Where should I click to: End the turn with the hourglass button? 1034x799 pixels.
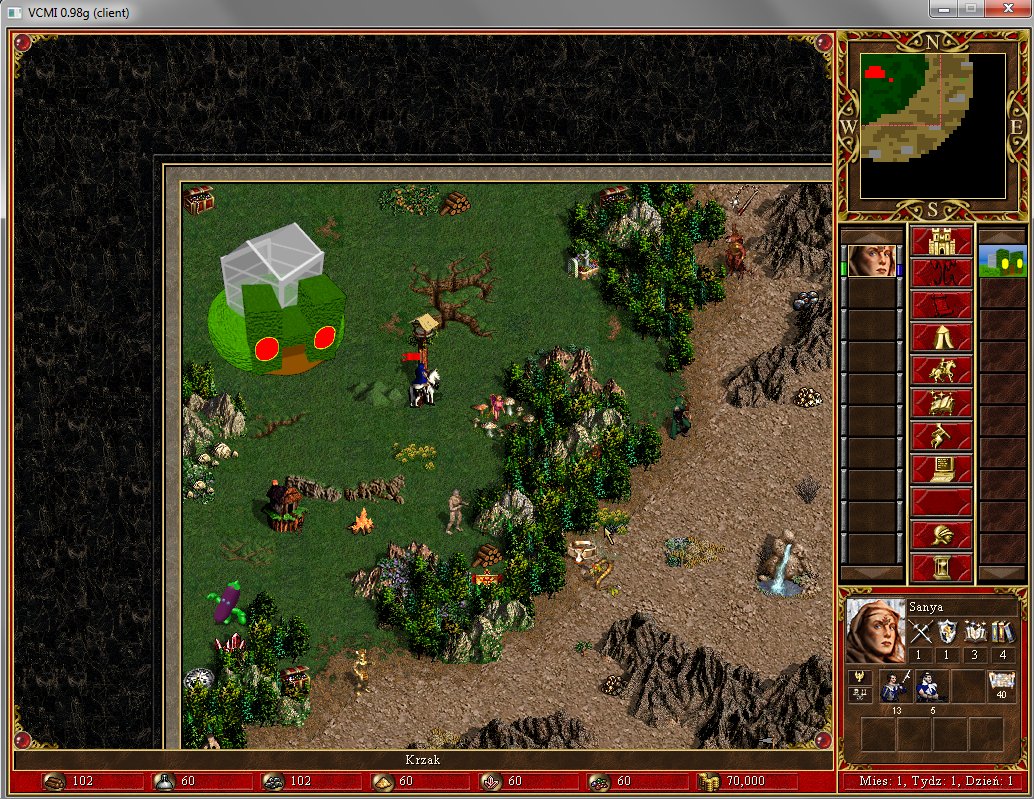(x=941, y=567)
